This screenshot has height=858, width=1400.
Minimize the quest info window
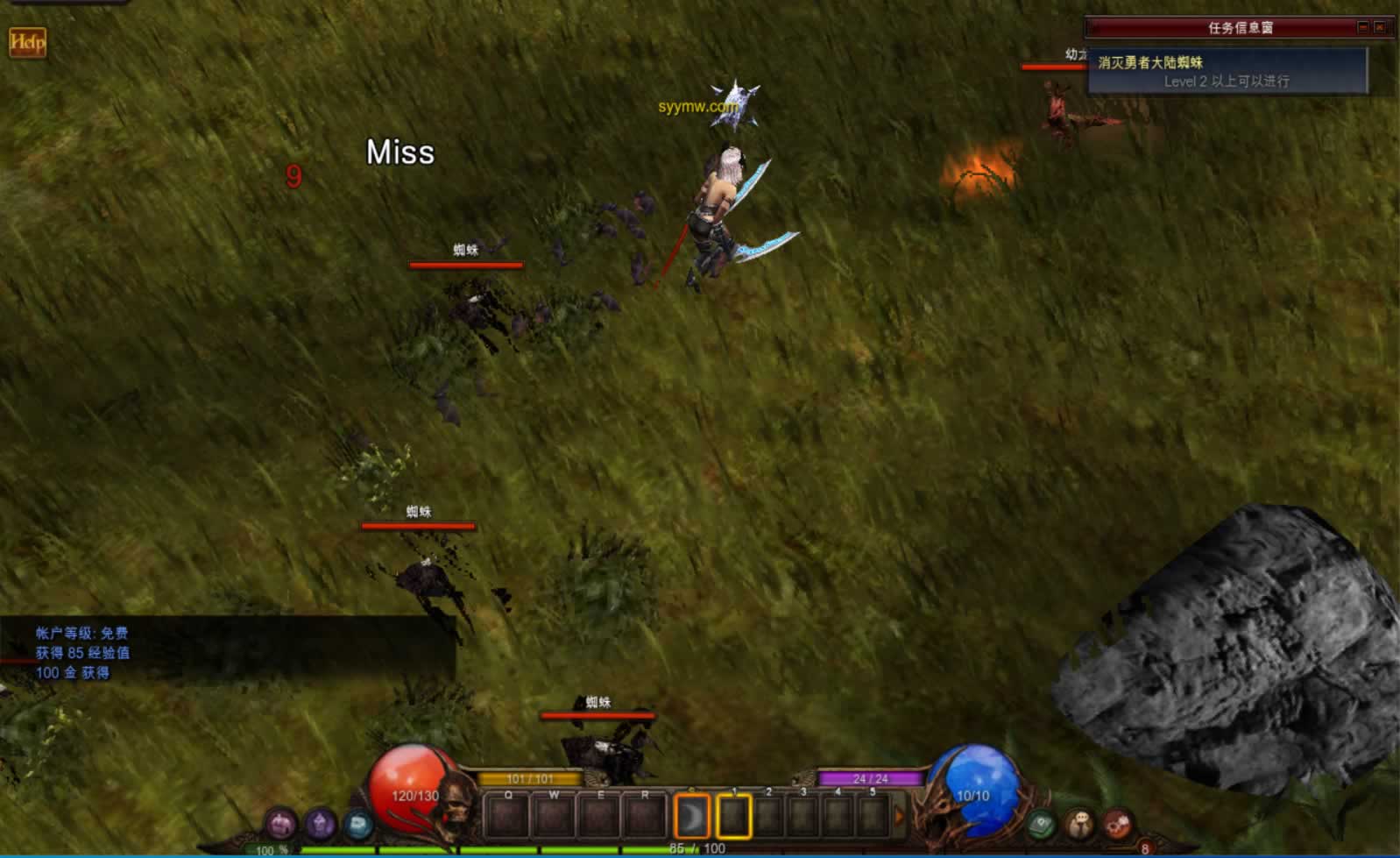point(1363,28)
